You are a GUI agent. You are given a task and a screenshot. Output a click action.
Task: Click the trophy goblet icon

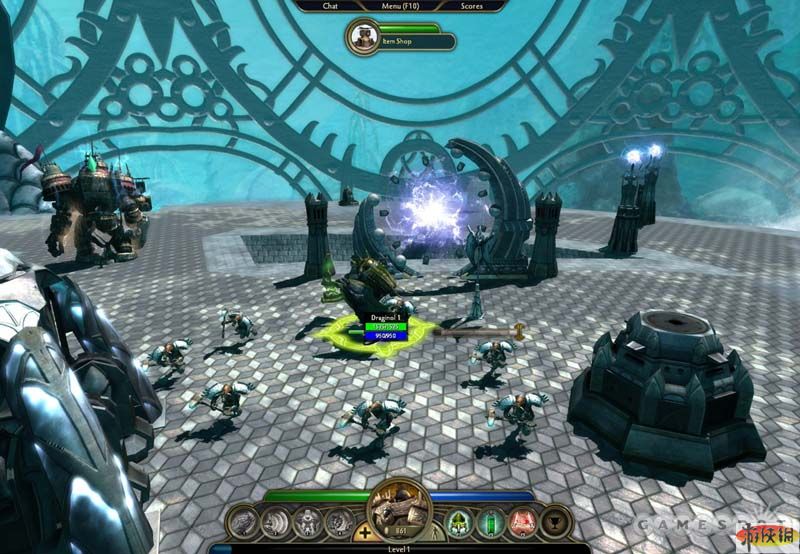(x=555, y=521)
